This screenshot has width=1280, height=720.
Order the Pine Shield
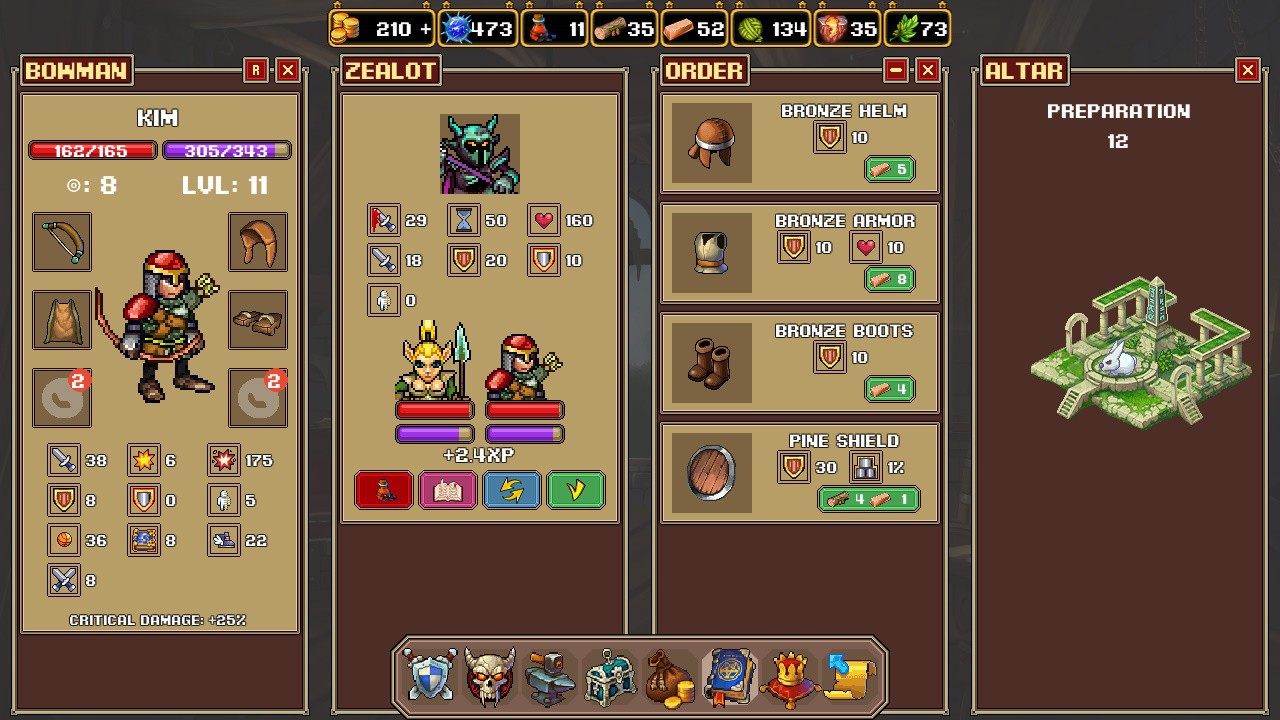[x=868, y=499]
